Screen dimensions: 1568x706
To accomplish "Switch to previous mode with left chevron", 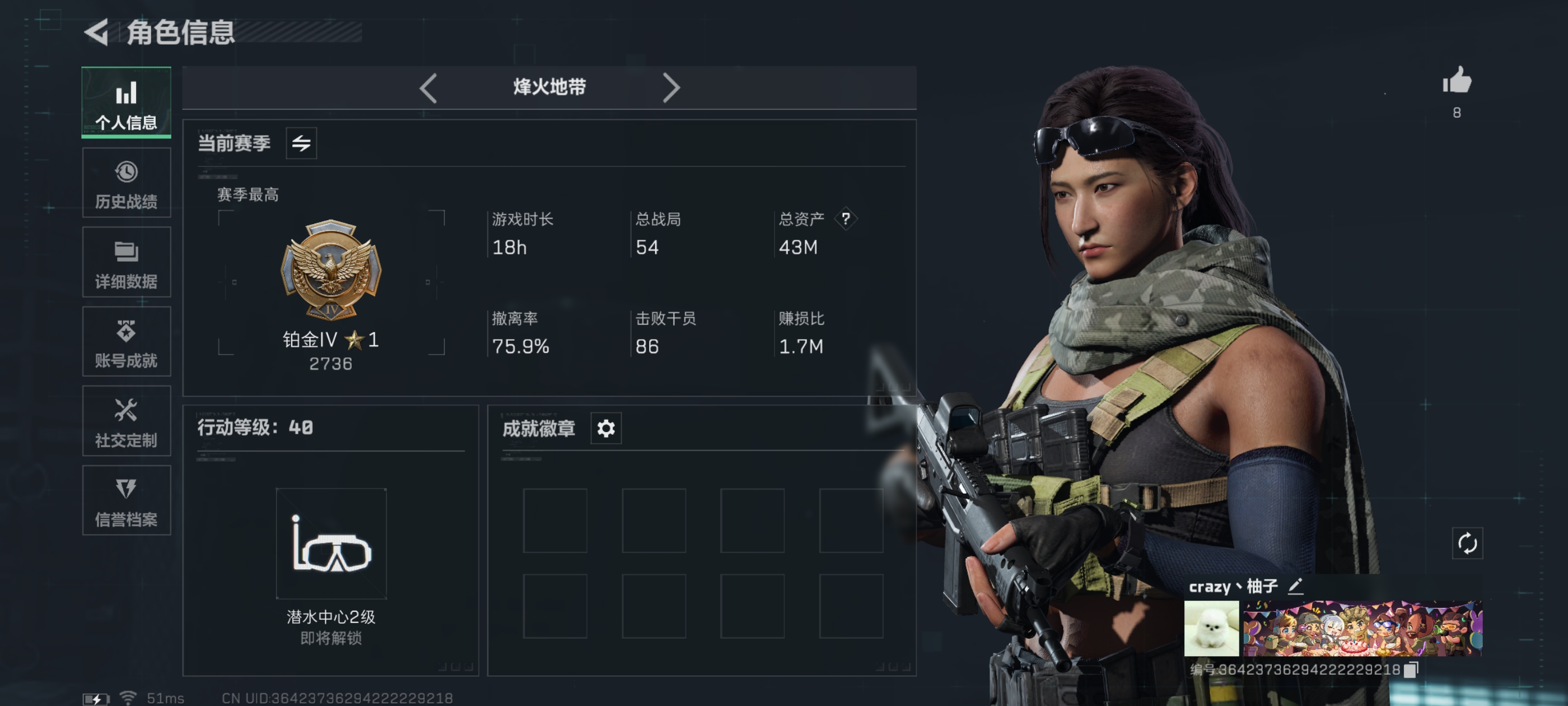I will coord(428,88).
